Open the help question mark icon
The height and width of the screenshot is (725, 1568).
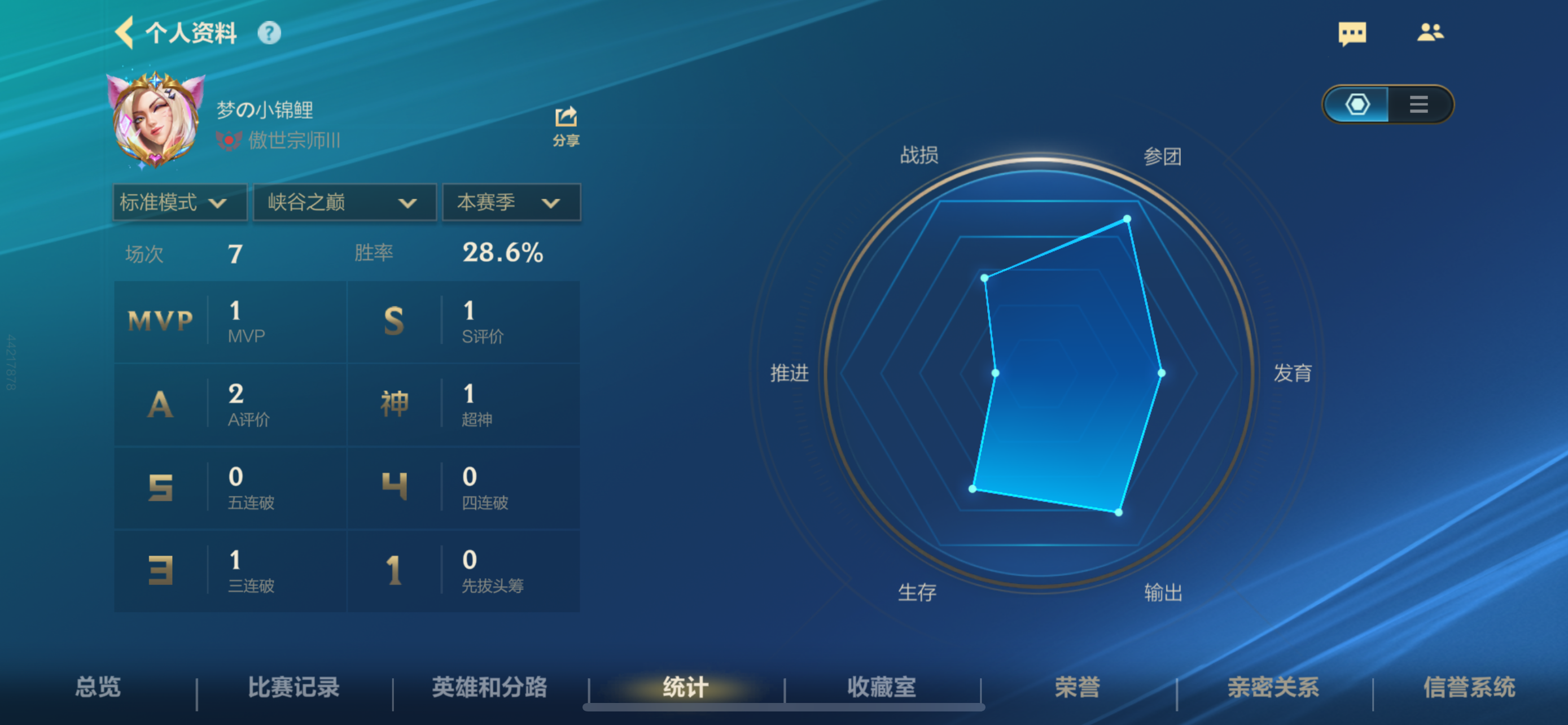click(270, 34)
